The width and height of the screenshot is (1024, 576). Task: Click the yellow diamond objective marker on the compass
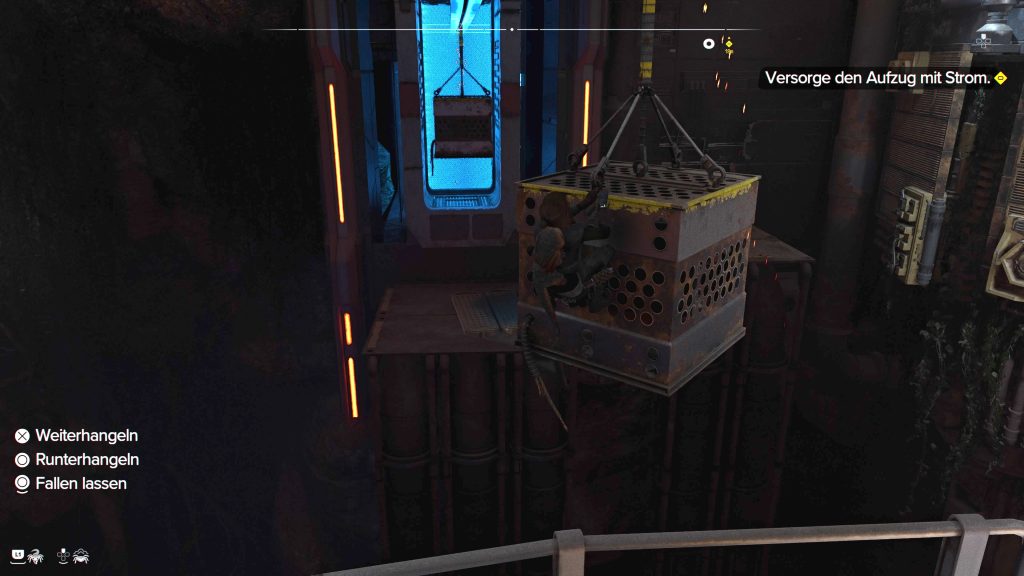click(729, 43)
